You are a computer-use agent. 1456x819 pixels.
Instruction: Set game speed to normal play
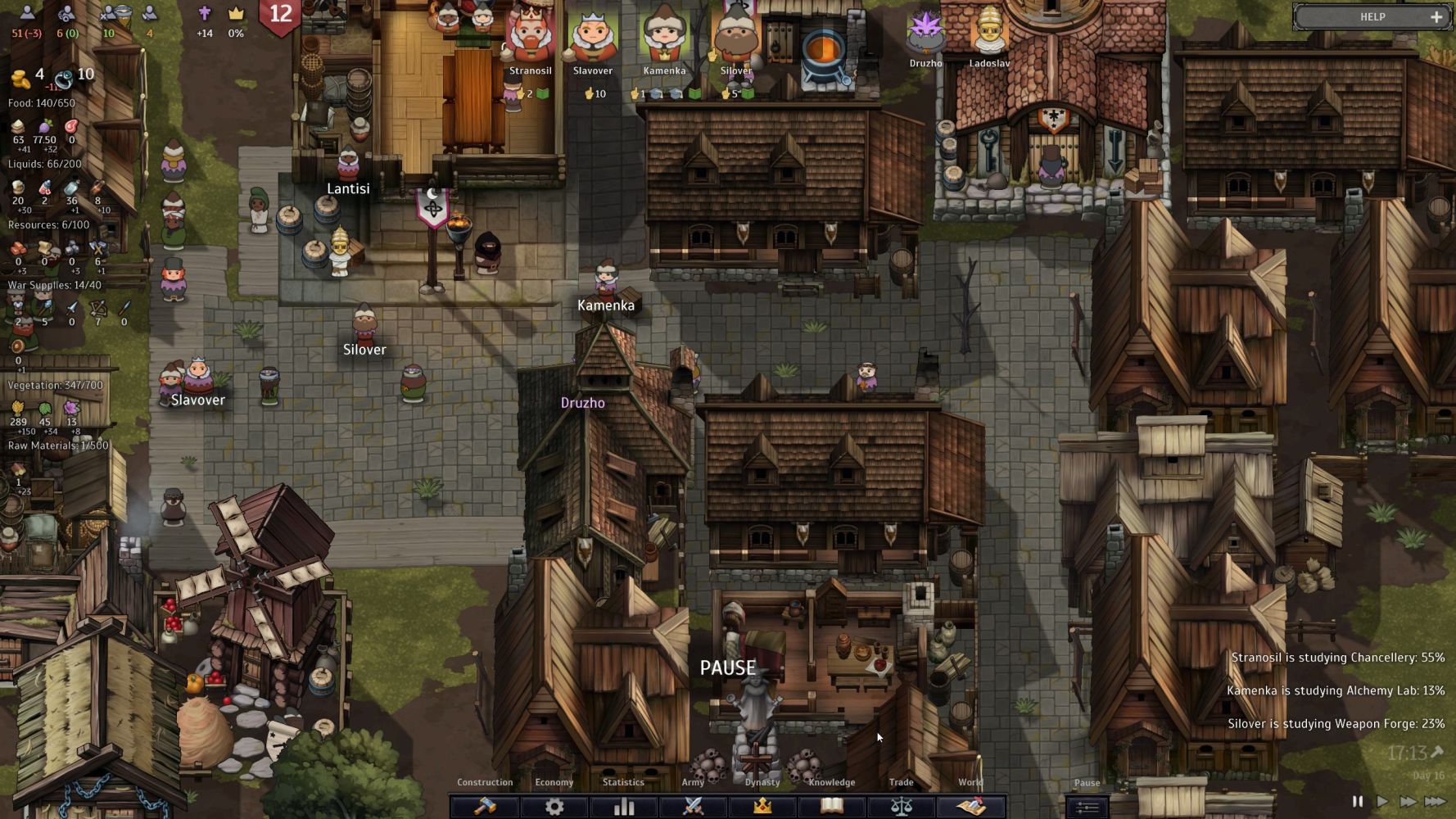(x=1382, y=802)
